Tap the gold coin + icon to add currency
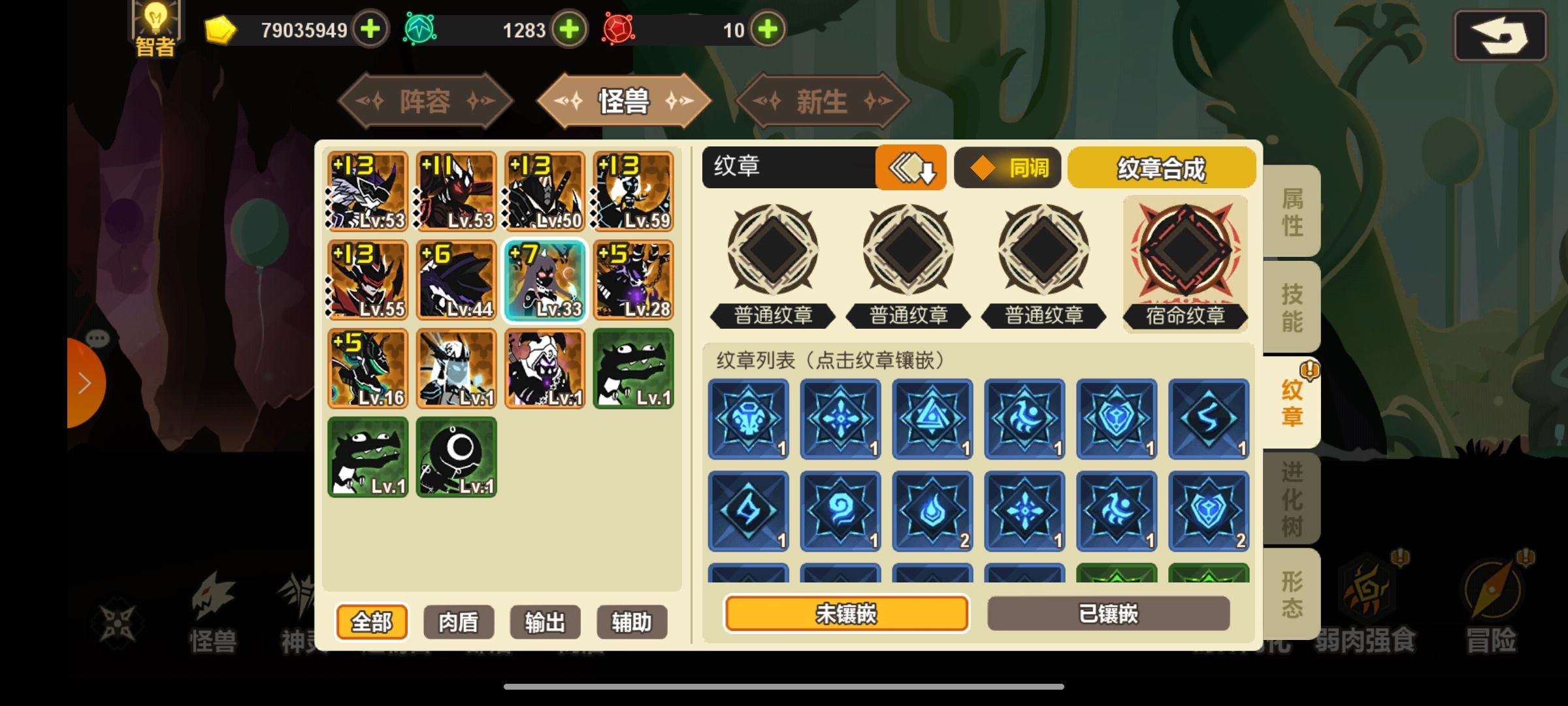The height and width of the screenshot is (706, 1568). 369,29
